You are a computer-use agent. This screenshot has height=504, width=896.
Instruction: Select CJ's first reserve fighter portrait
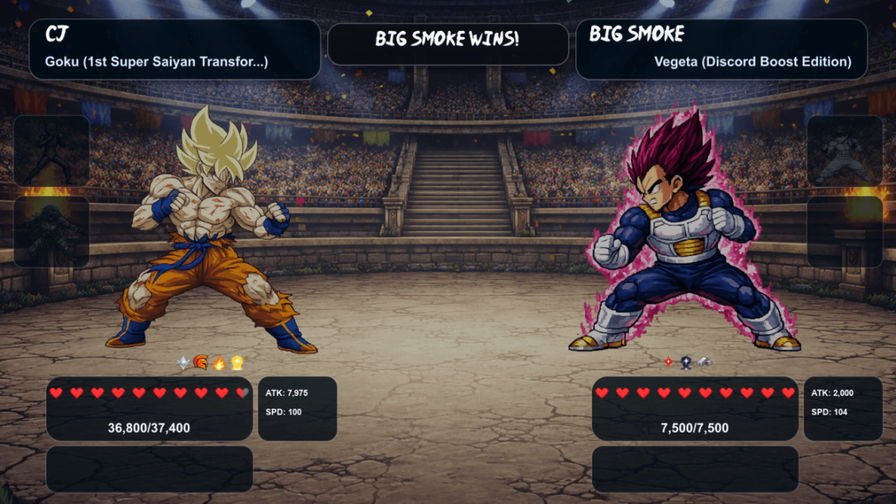pos(51,151)
